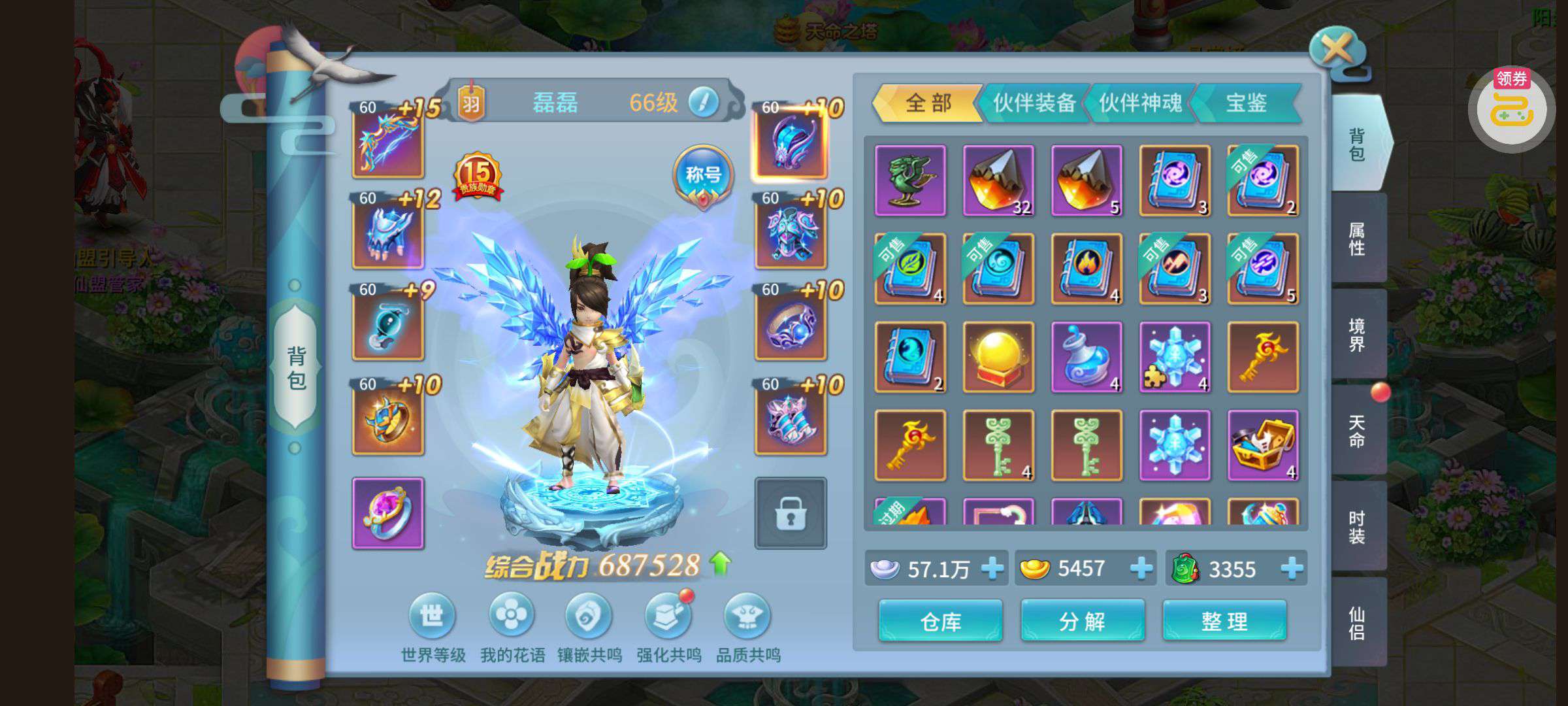Switch to the 境界 side tab
The height and width of the screenshot is (706, 1568).
pos(1357,335)
